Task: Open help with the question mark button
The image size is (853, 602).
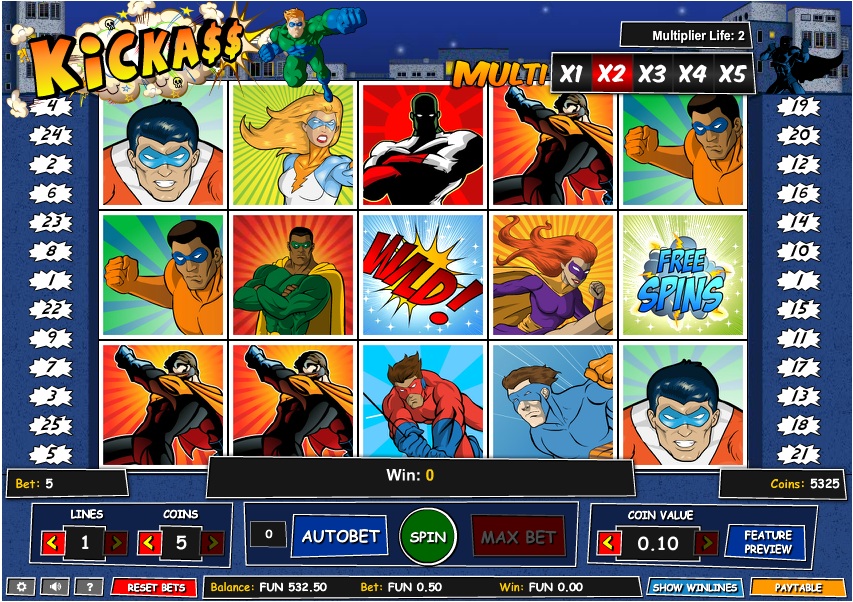Action: (x=89, y=587)
